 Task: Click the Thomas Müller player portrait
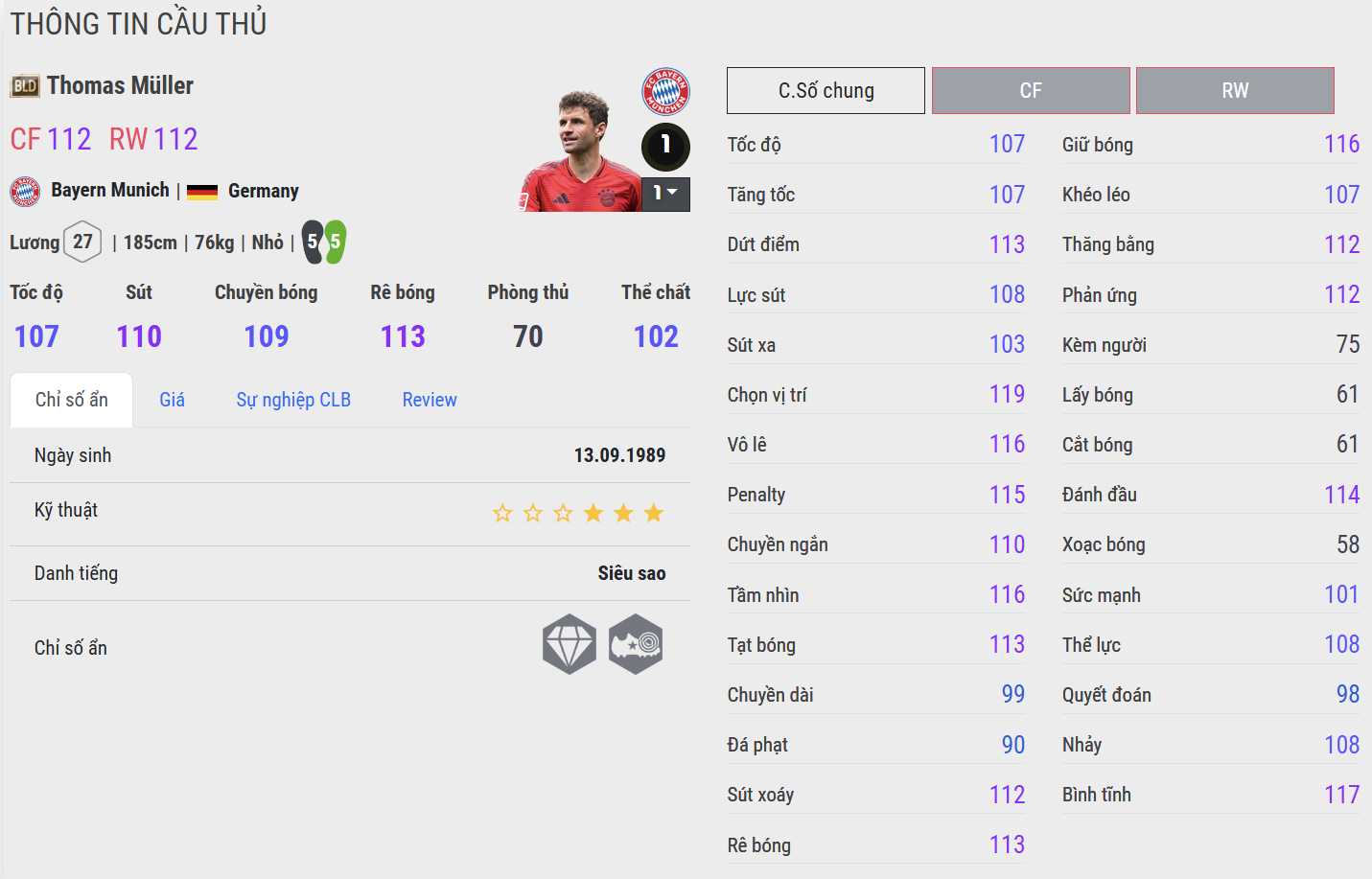point(581,151)
